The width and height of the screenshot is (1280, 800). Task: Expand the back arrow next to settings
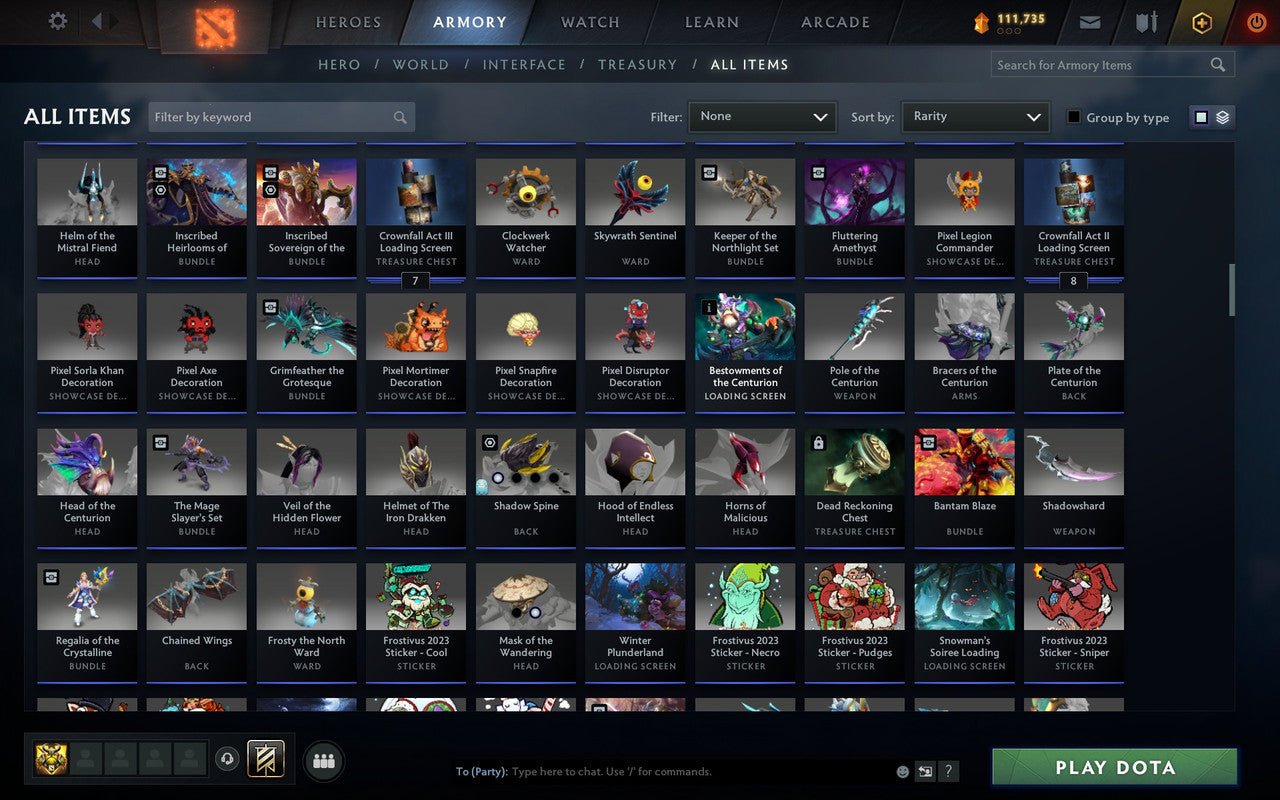[x=97, y=22]
